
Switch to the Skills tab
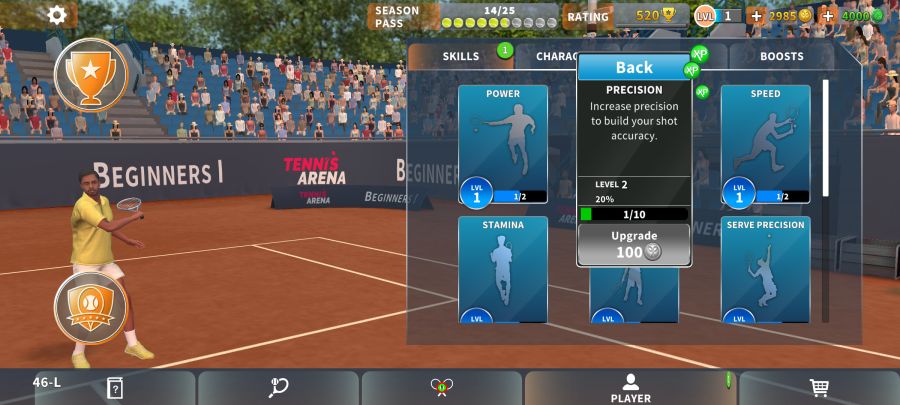[x=461, y=56]
